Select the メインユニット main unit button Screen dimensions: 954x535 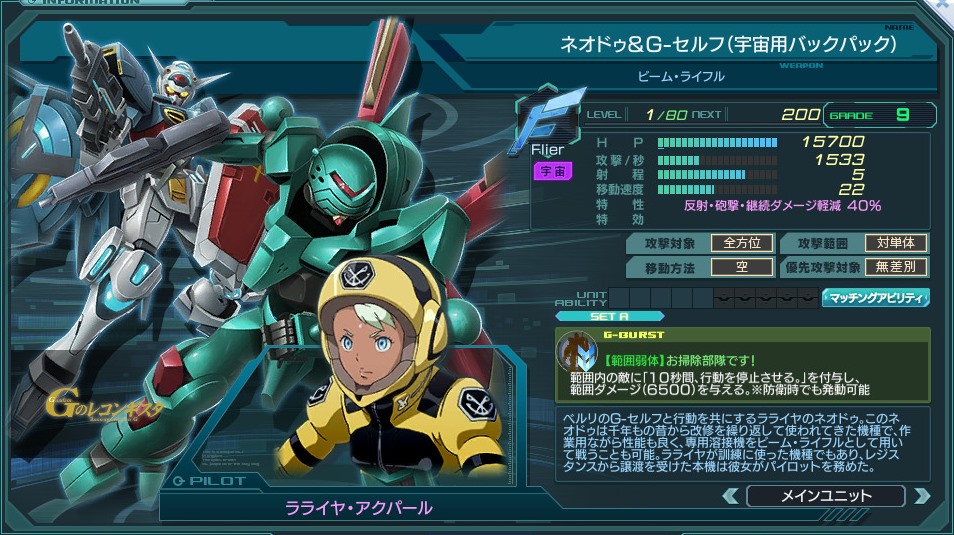tap(825, 496)
